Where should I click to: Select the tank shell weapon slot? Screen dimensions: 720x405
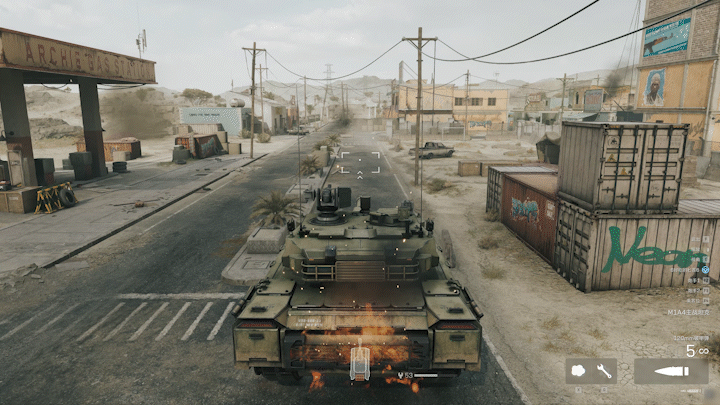coord(670,371)
